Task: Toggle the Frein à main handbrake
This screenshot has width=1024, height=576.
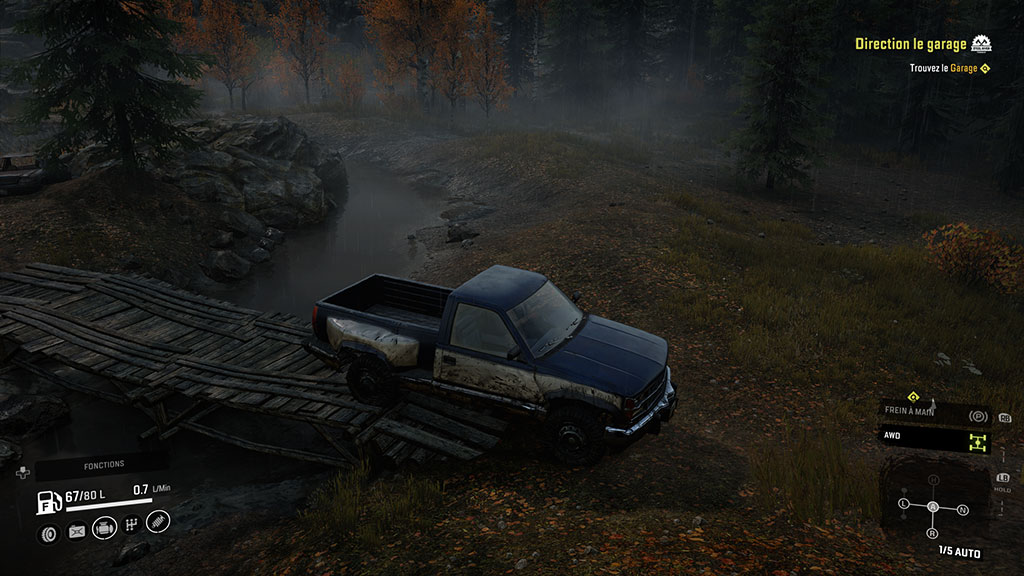Action: coord(936,412)
